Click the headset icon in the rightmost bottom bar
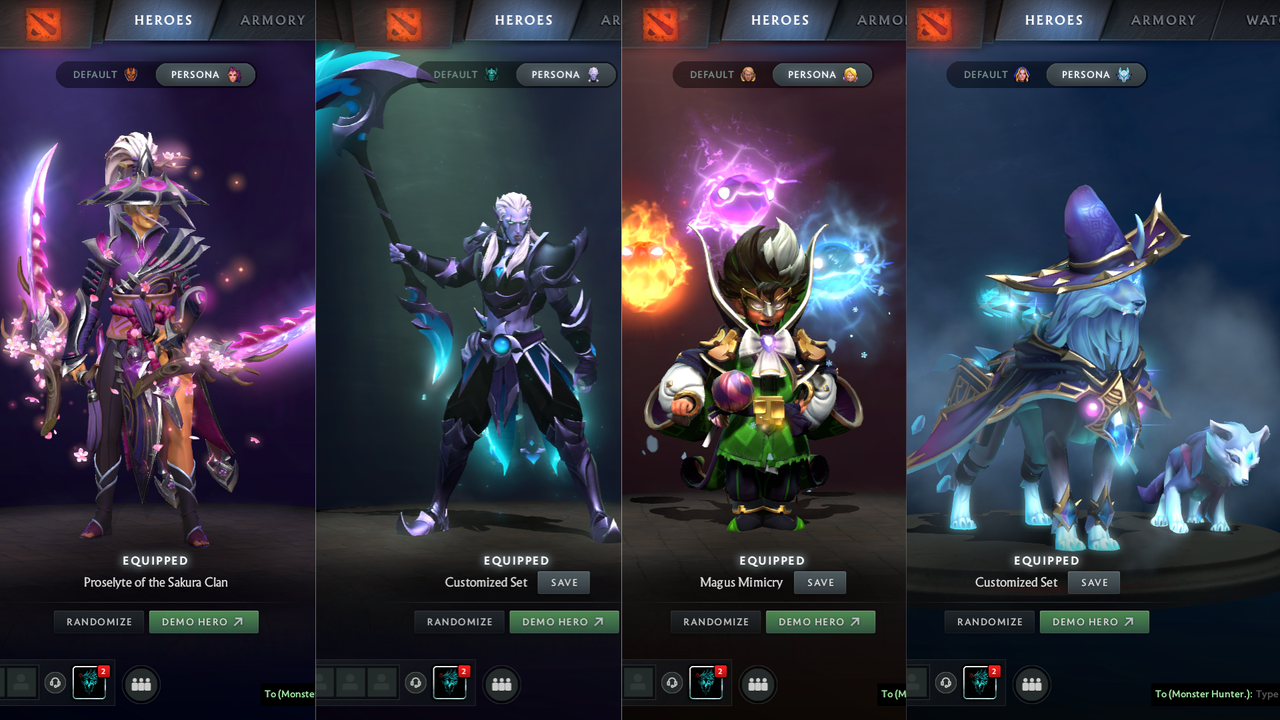Image resolution: width=1280 pixels, height=720 pixels. pyautogui.click(x=946, y=684)
